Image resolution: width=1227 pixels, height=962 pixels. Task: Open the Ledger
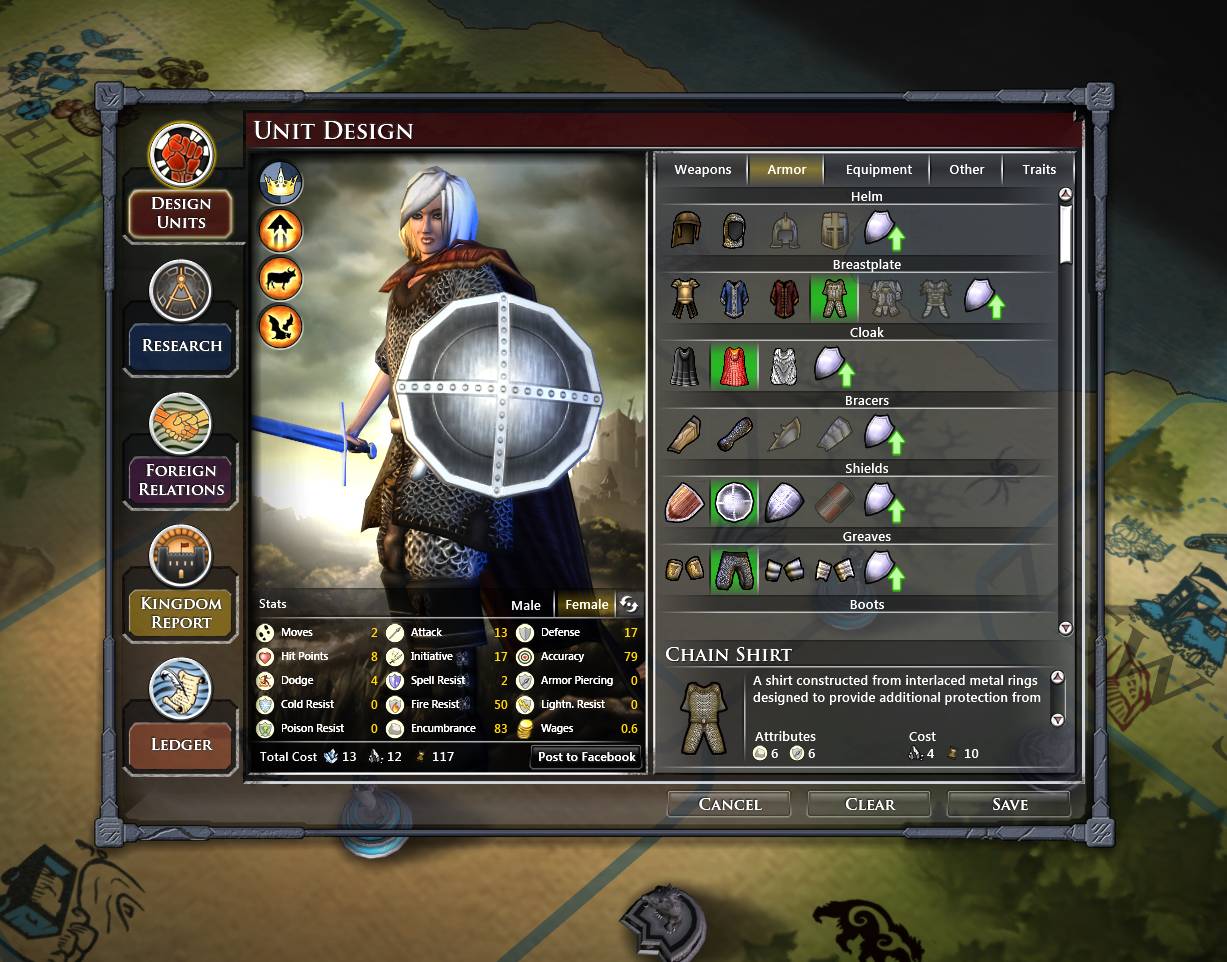coord(181,744)
